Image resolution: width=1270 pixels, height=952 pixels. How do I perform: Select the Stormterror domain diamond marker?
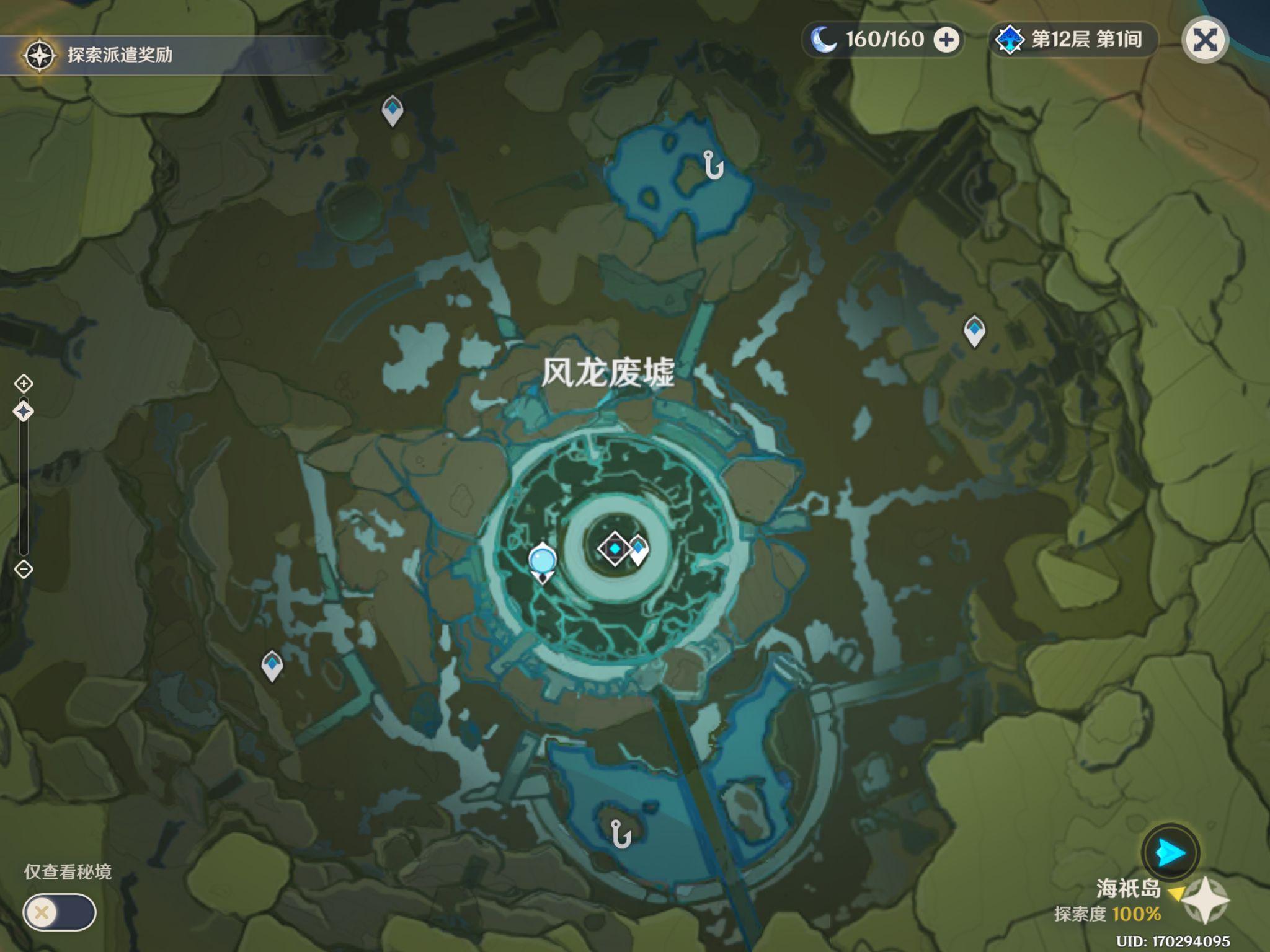click(614, 549)
